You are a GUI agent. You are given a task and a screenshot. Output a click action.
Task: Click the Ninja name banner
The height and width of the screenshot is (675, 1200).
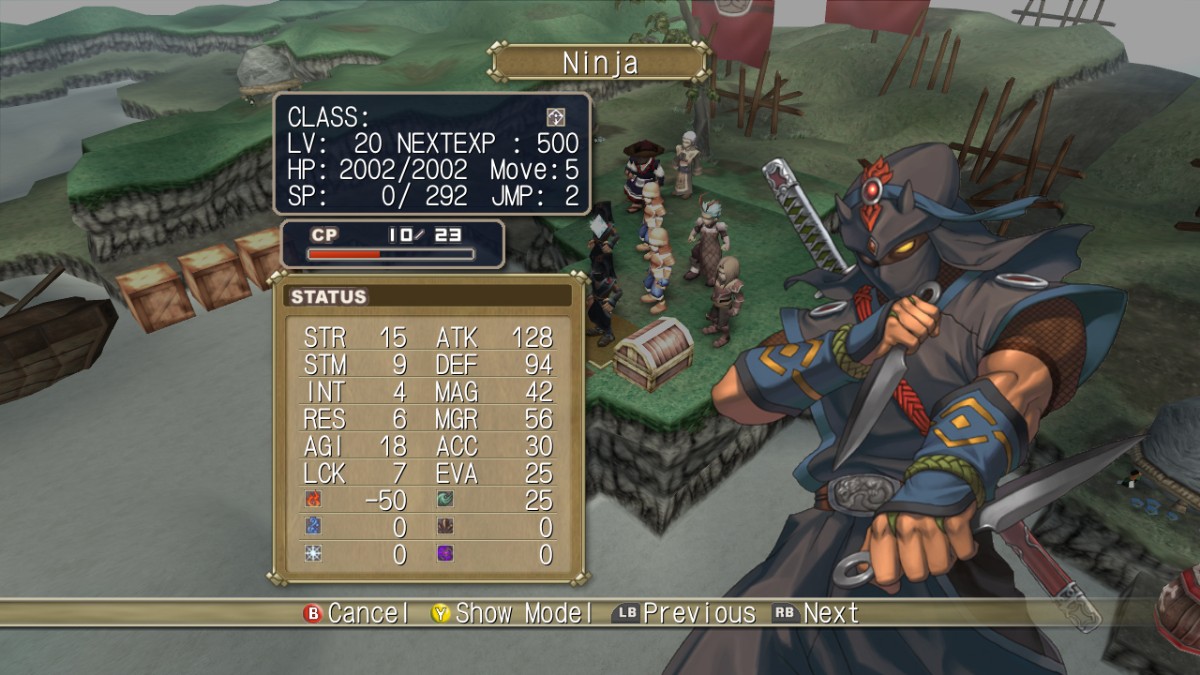point(599,63)
